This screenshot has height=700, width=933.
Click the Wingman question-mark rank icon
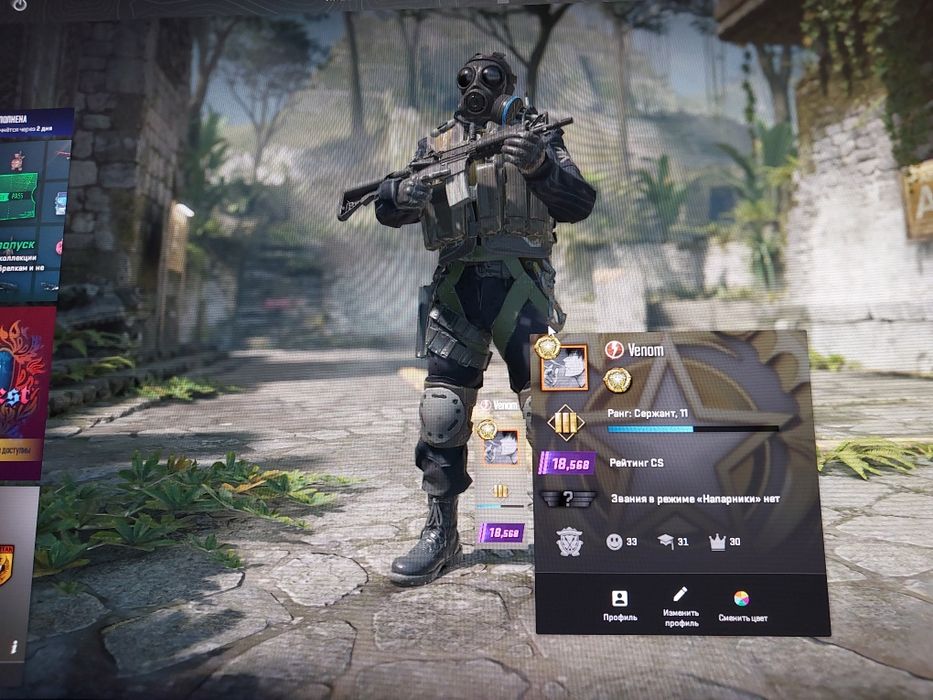pyautogui.click(x=568, y=499)
